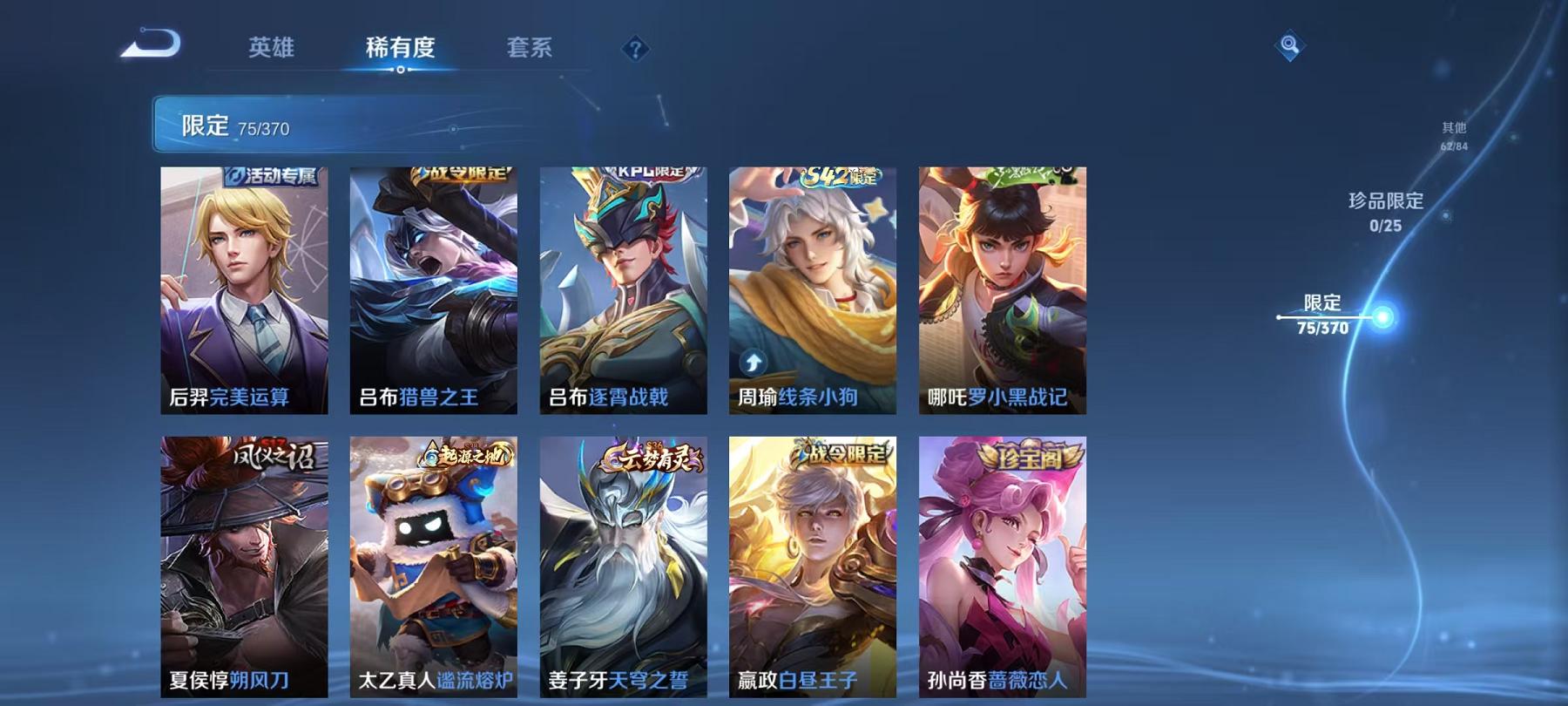
Task: Open the help question mark icon
Action: (x=637, y=50)
